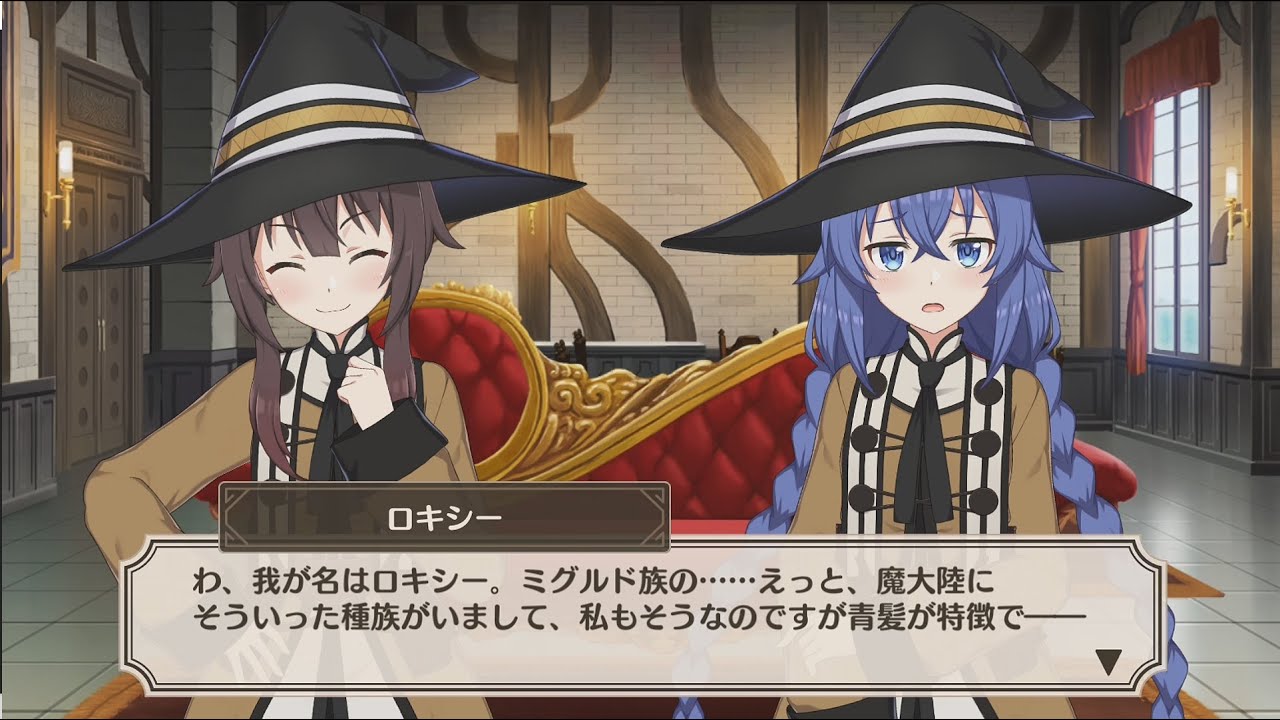Click Roxy's dialogue text box to continue
The height and width of the screenshot is (720, 1280).
(x=640, y=612)
